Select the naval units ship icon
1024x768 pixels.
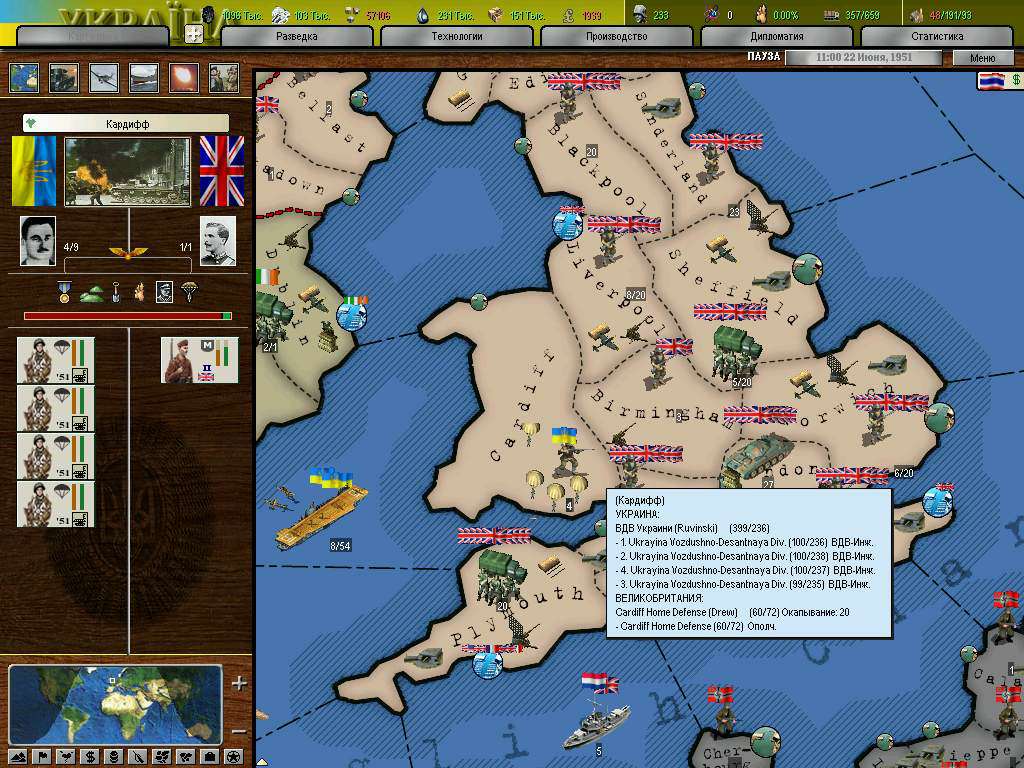[x=144, y=78]
